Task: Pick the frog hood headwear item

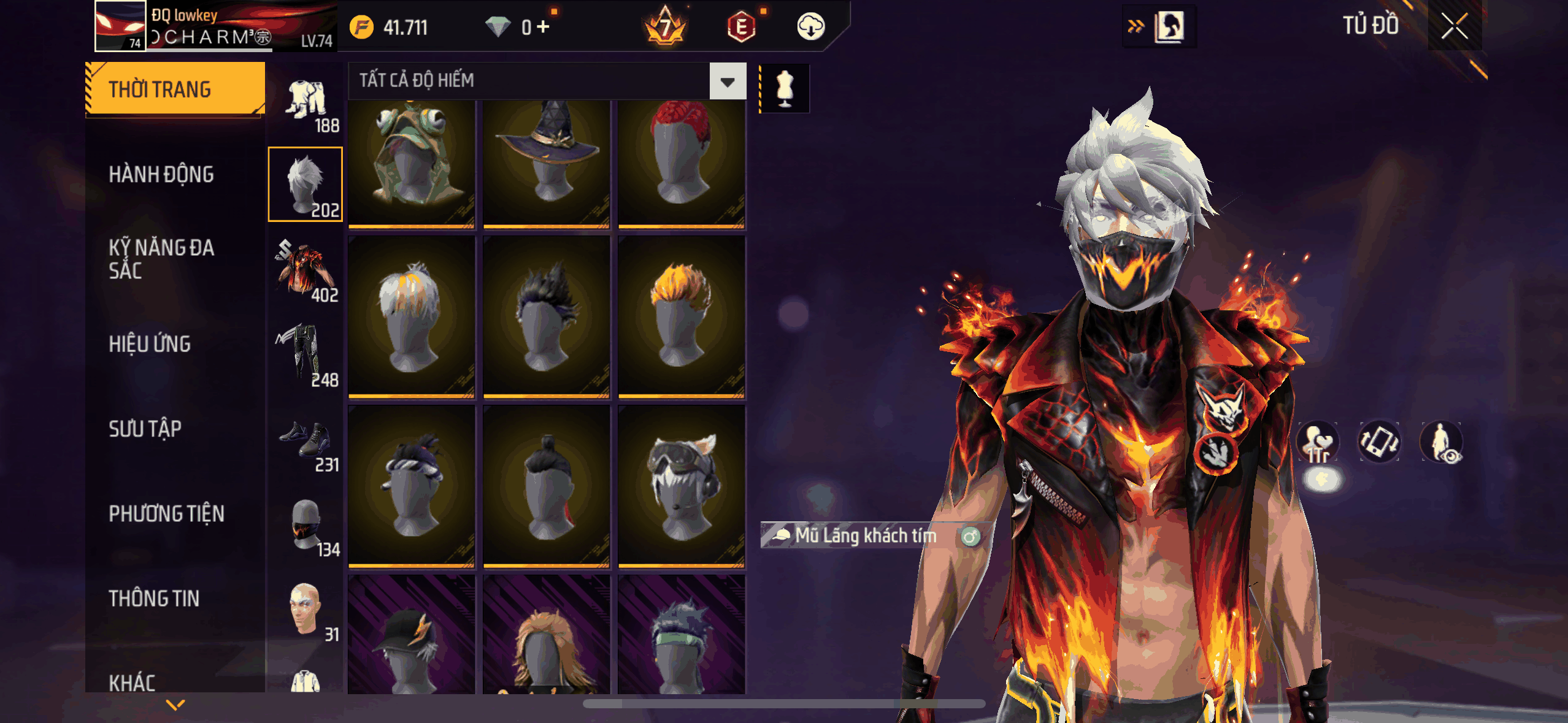Action: coord(412,163)
